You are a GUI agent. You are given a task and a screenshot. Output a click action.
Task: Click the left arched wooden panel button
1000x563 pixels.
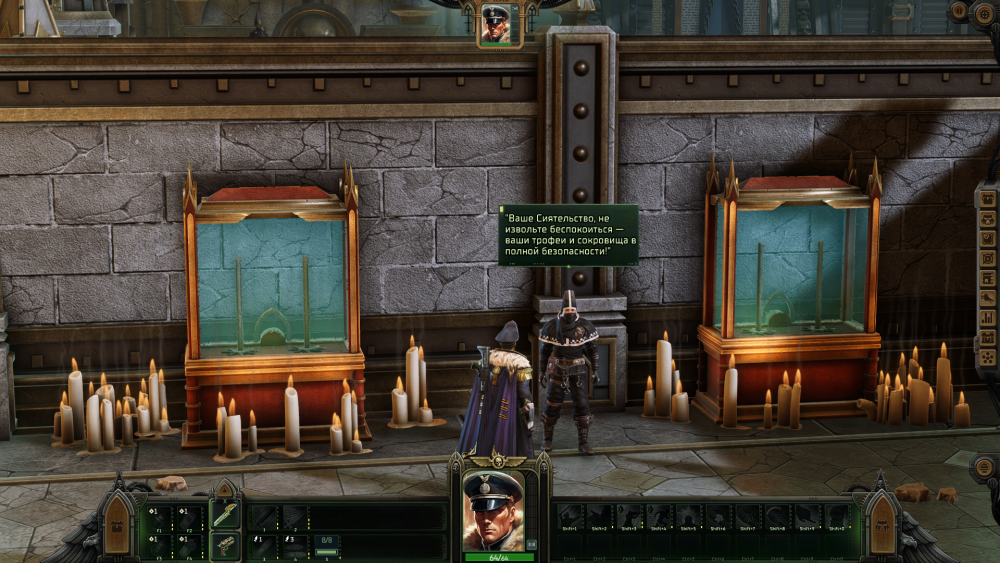pos(117,525)
